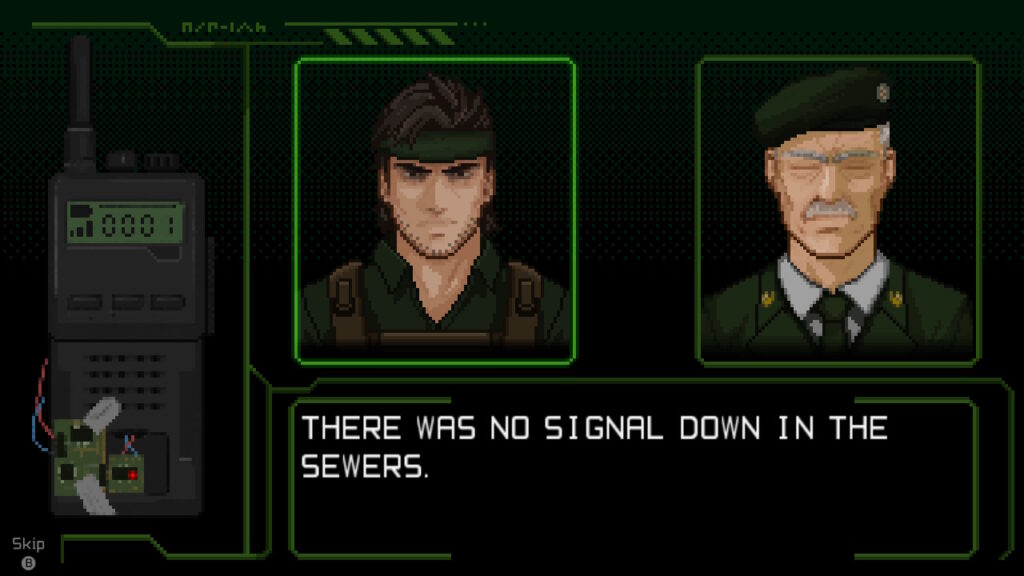Skip the radio conversation cutscene
The image size is (1024, 576).
28,553
